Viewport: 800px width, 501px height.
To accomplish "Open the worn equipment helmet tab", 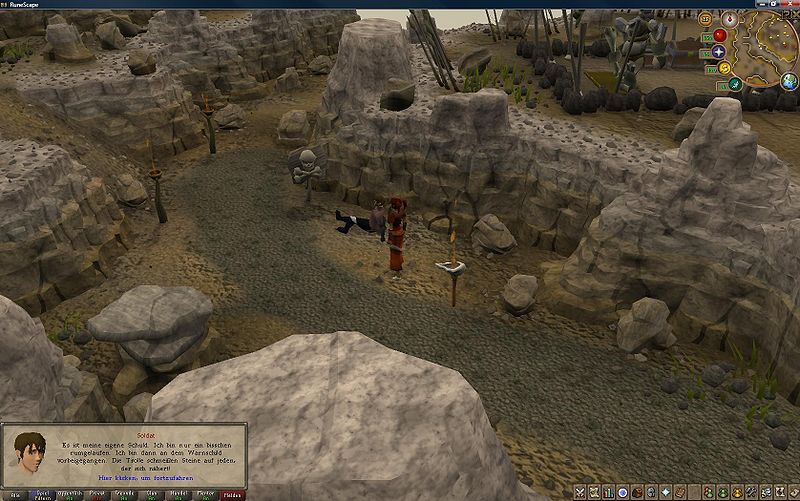I will (650, 492).
